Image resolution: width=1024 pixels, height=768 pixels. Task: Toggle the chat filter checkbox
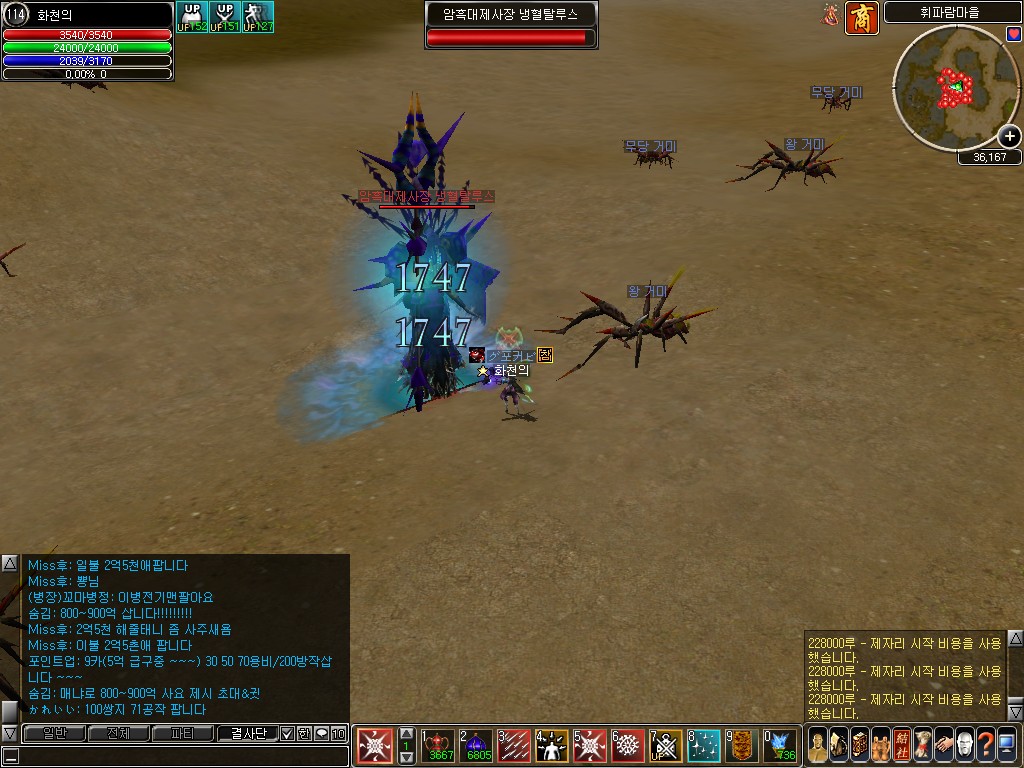(x=287, y=733)
